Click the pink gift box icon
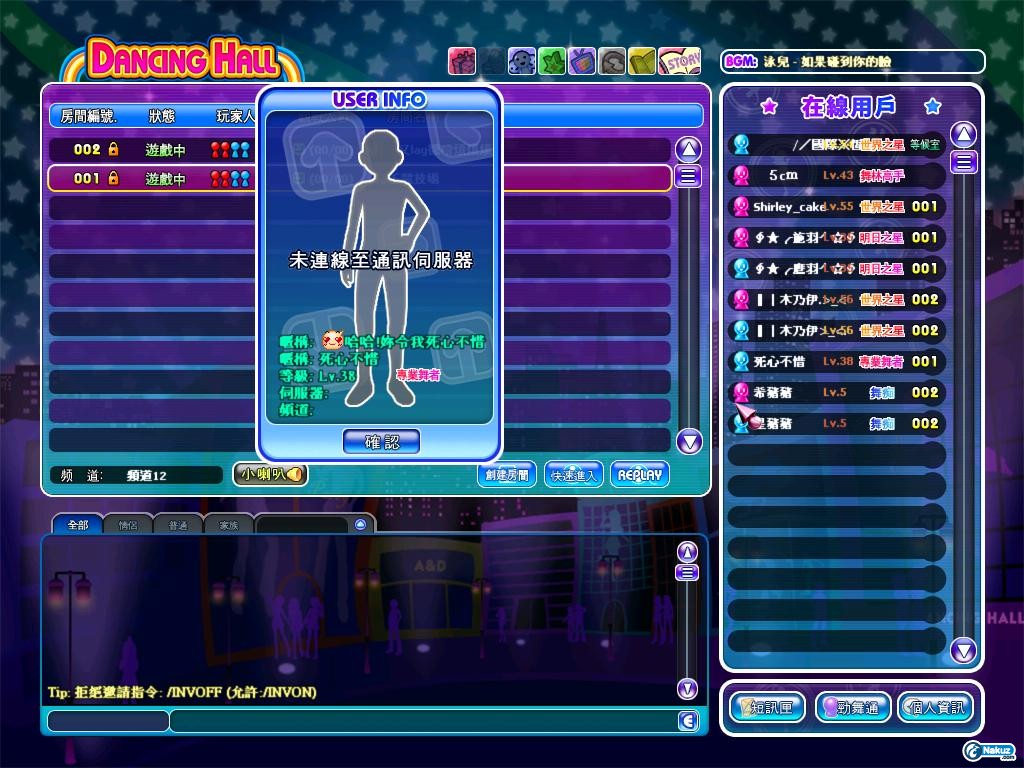This screenshot has width=1024, height=768. click(462, 61)
